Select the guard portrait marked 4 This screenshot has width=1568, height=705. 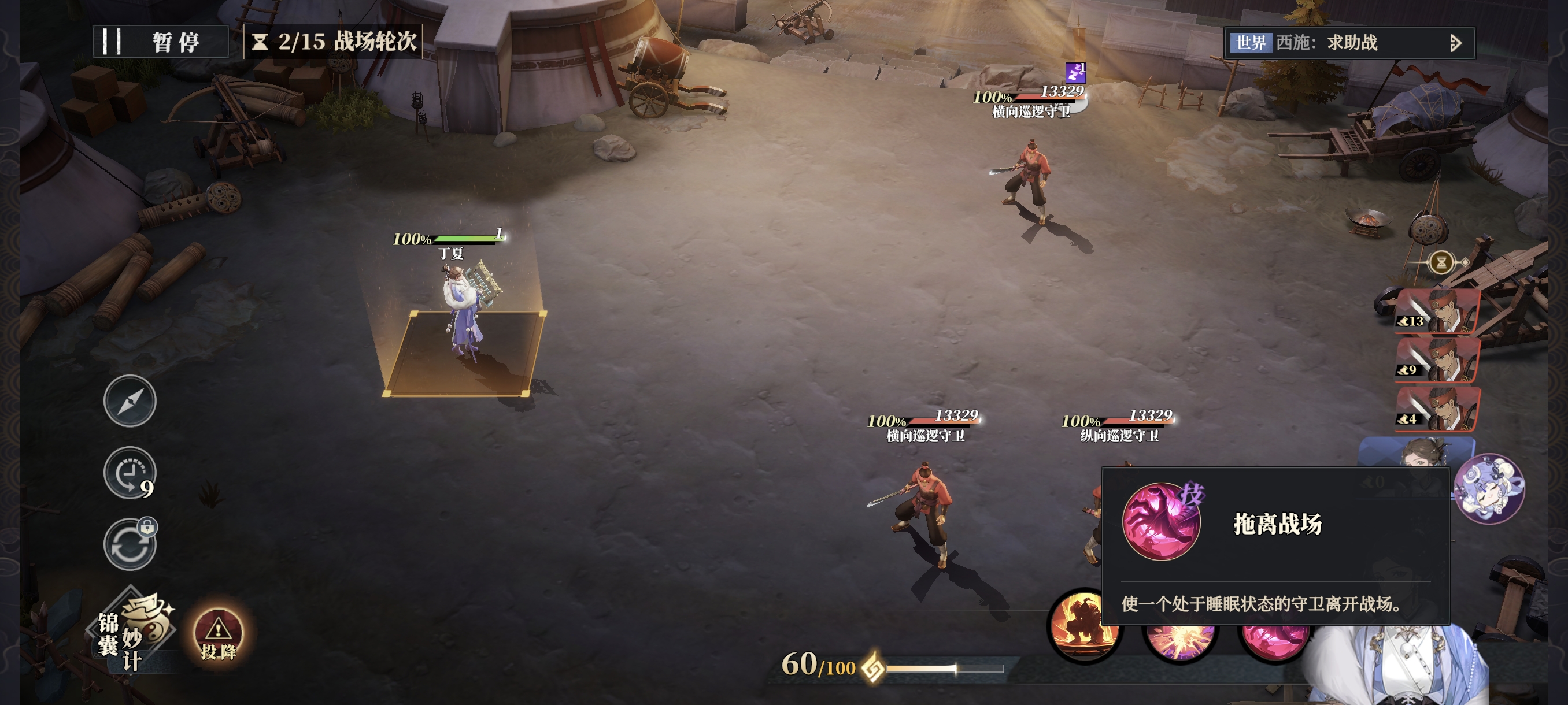1438,409
